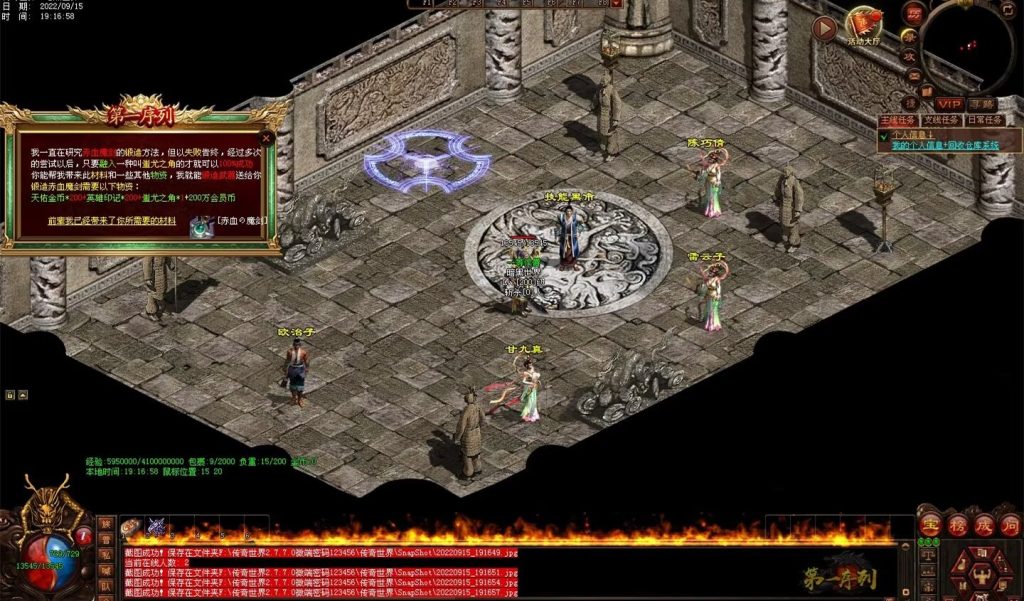Image resolution: width=1024 pixels, height=601 pixels.
Task: Open the 问 help button
Action: coord(1009,524)
